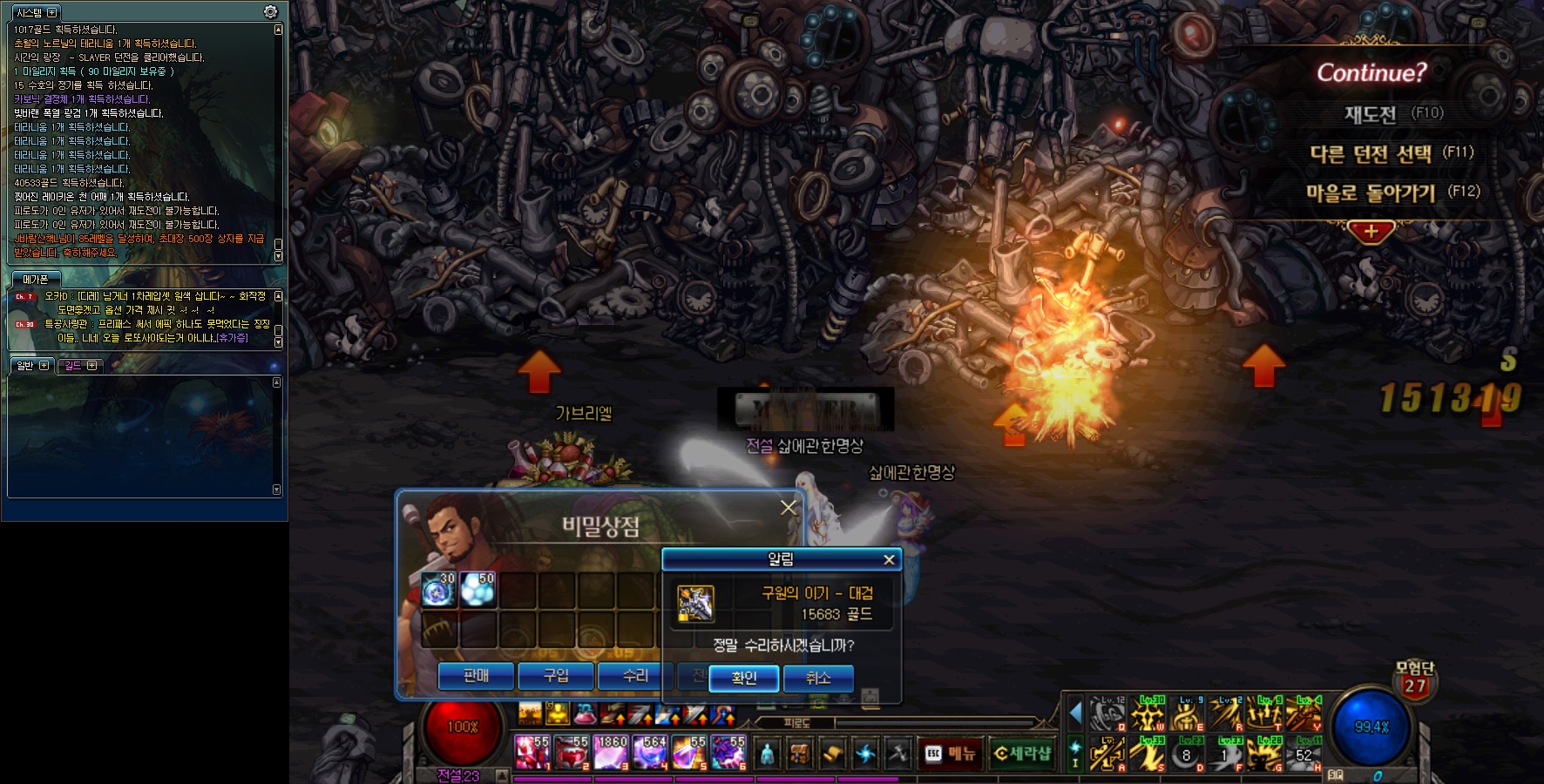Choose the 판매 sell button
The height and width of the screenshot is (784, 1544).
[x=476, y=676]
